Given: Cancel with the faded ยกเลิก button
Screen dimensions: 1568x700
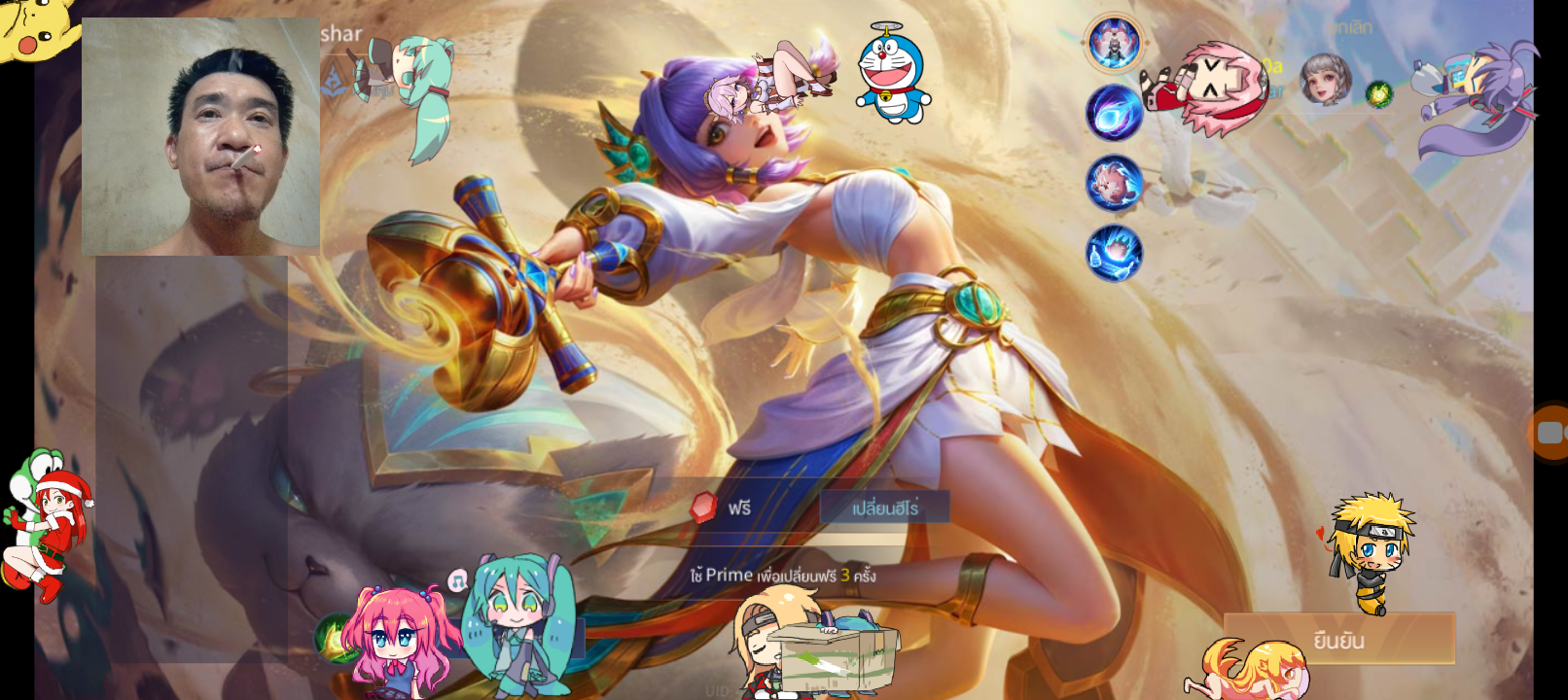Looking at the screenshot, I should point(1350,28).
